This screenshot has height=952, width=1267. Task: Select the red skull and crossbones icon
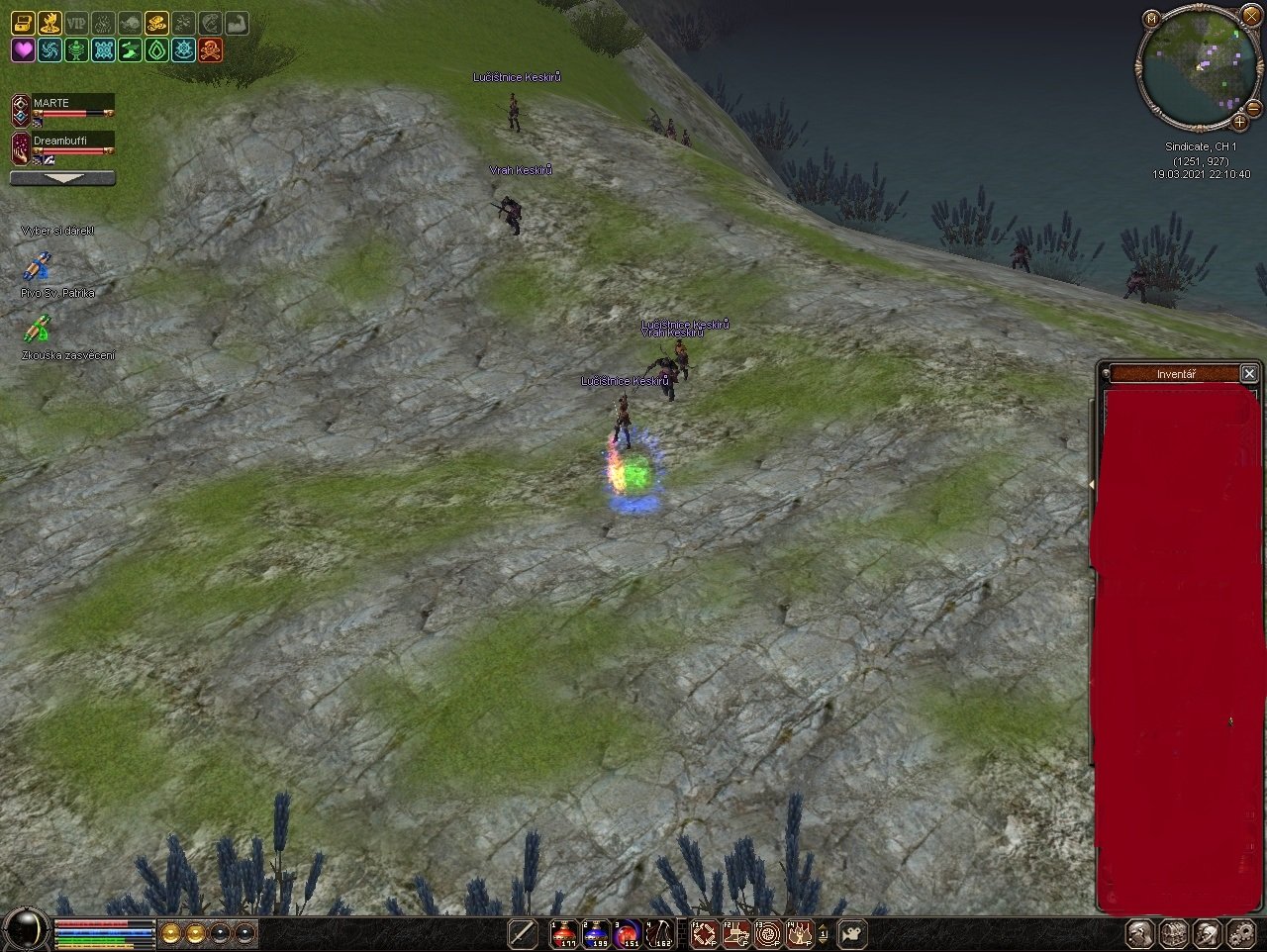[210, 50]
